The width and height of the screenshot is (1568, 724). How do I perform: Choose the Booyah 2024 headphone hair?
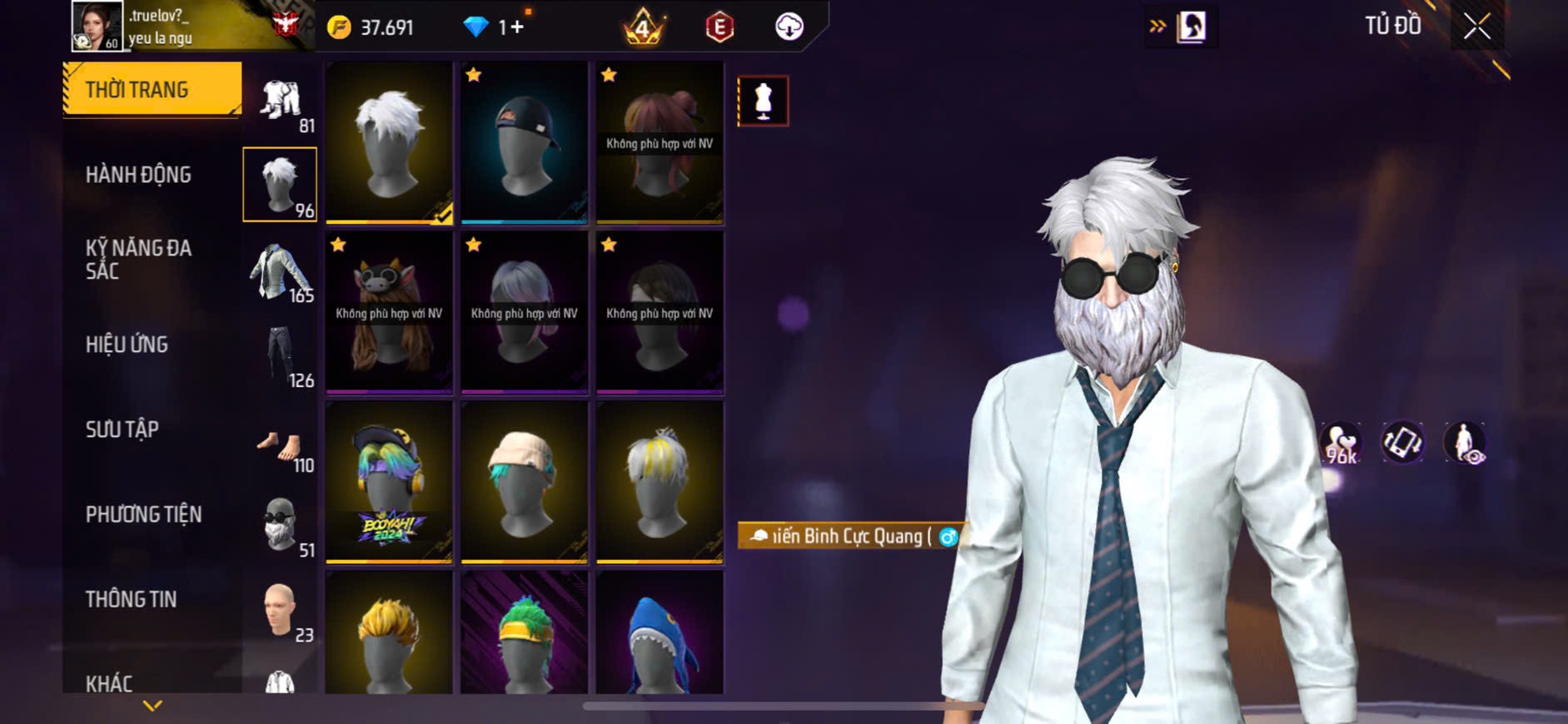(389, 481)
